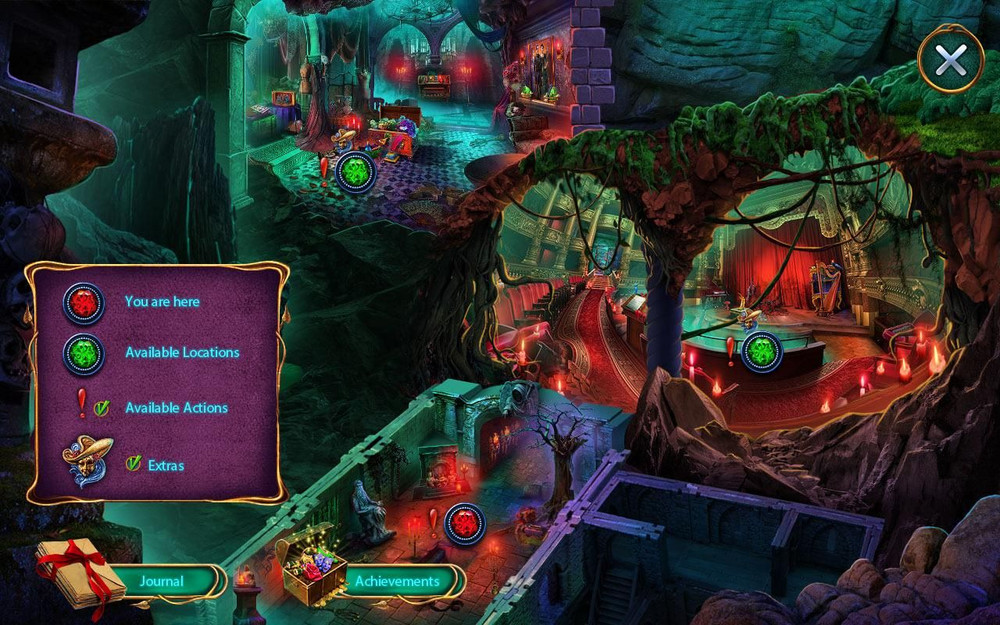Close the map screen

(950, 60)
